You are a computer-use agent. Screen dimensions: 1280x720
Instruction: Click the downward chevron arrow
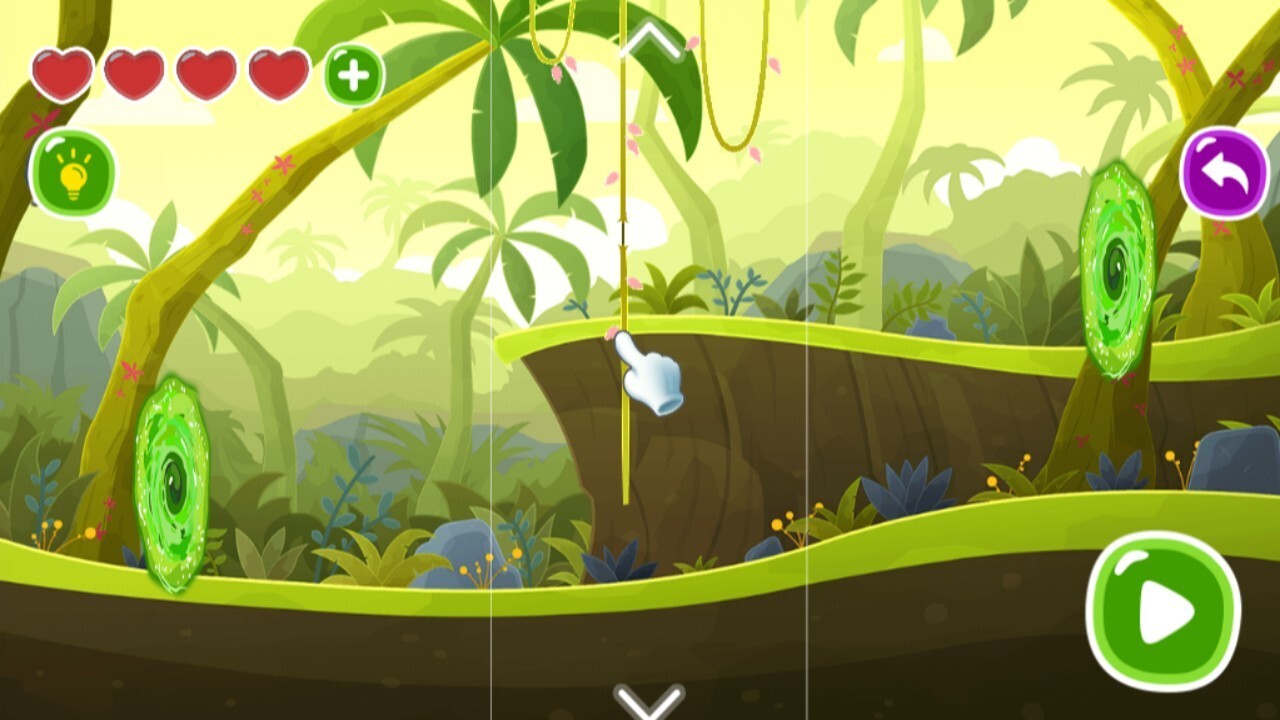(649, 701)
